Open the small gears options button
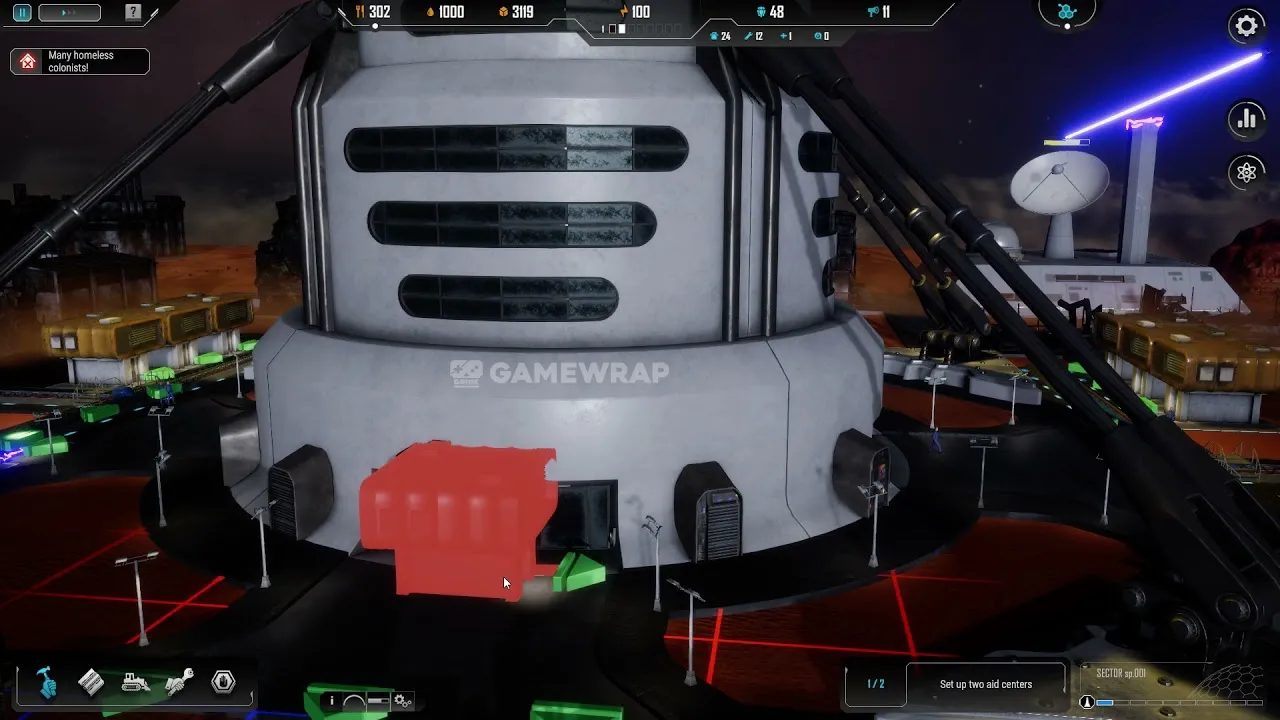This screenshot has width=1280, height=720. point(402,701)
